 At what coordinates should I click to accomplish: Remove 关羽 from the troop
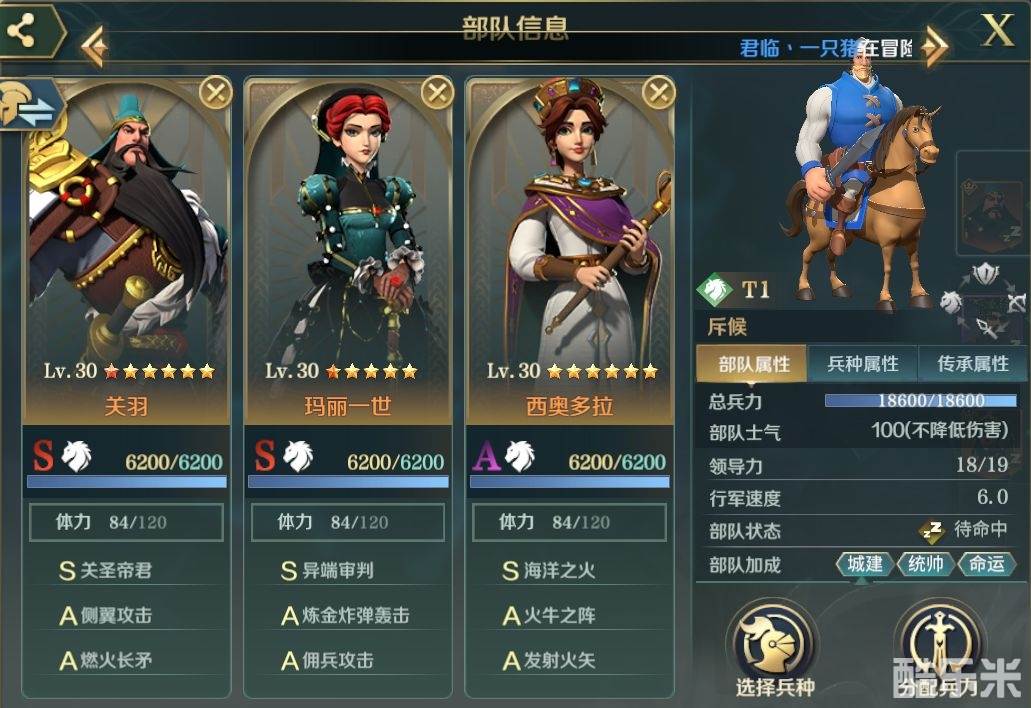click(x=215, y=93)
